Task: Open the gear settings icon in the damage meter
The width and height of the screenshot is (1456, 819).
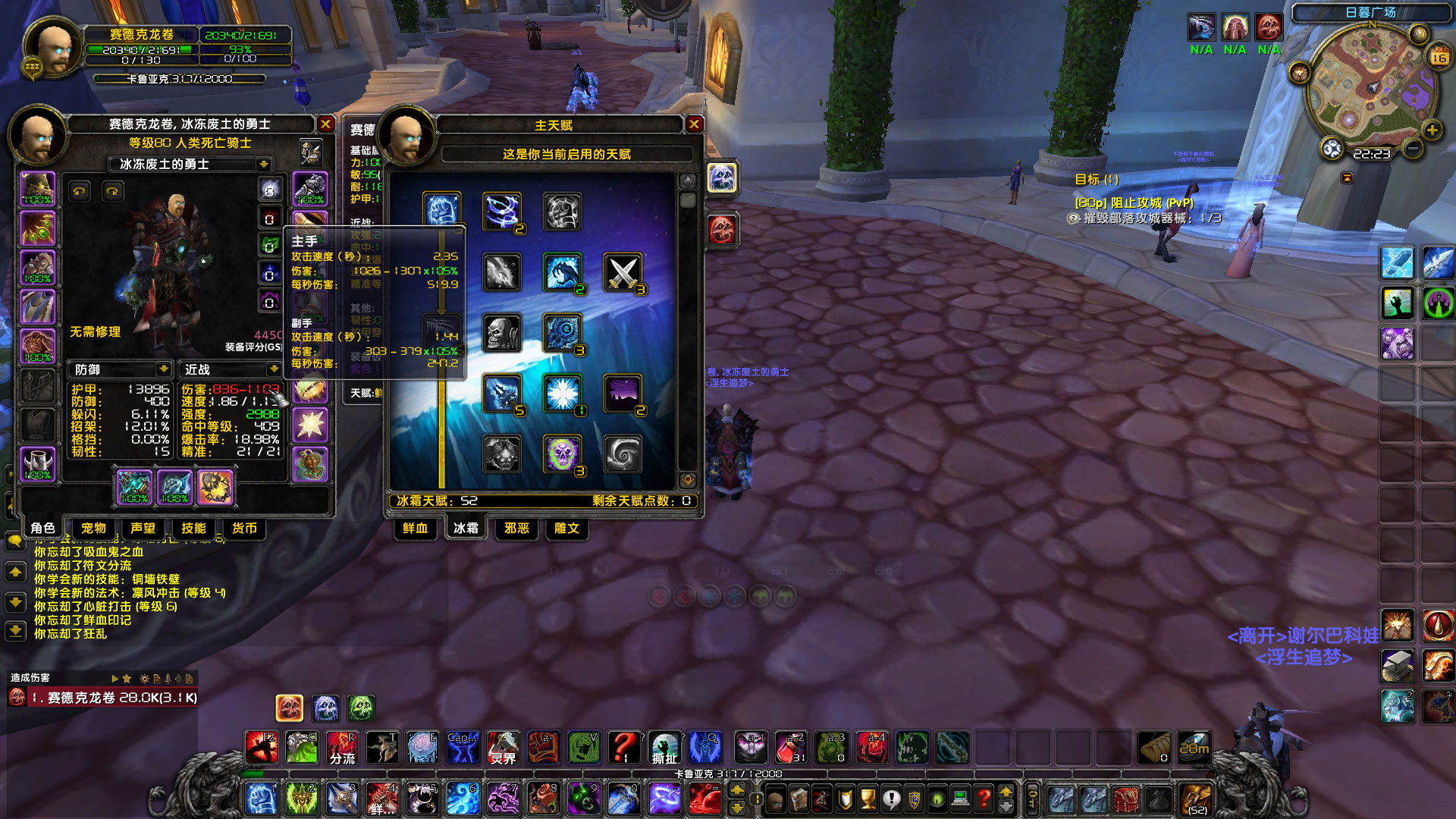Action: tap(144, 679)
